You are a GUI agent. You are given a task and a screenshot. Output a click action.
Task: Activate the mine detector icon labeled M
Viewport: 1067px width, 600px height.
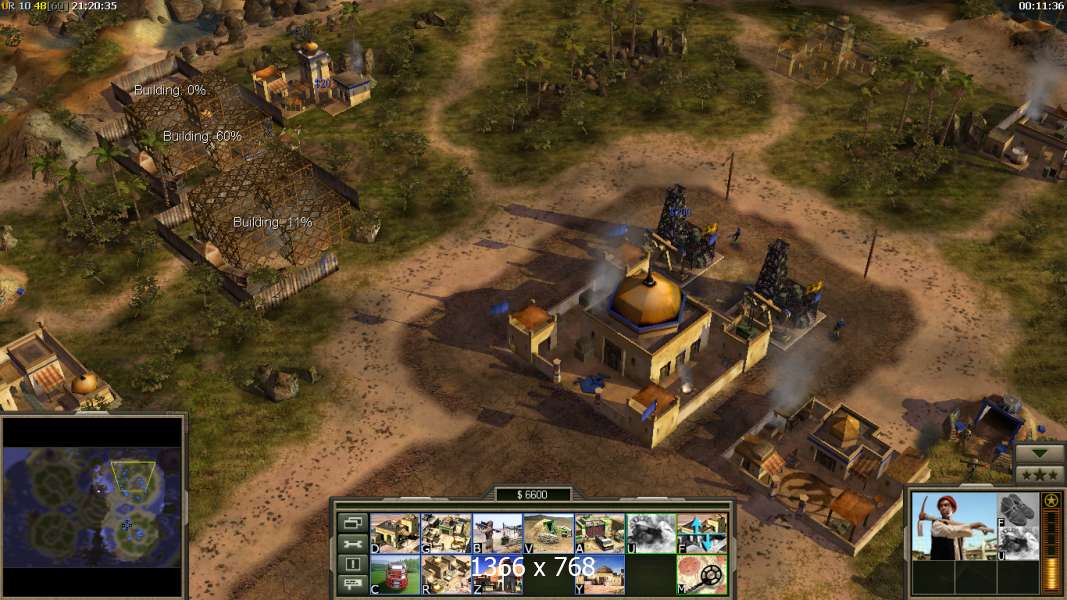tap(702, 574)
